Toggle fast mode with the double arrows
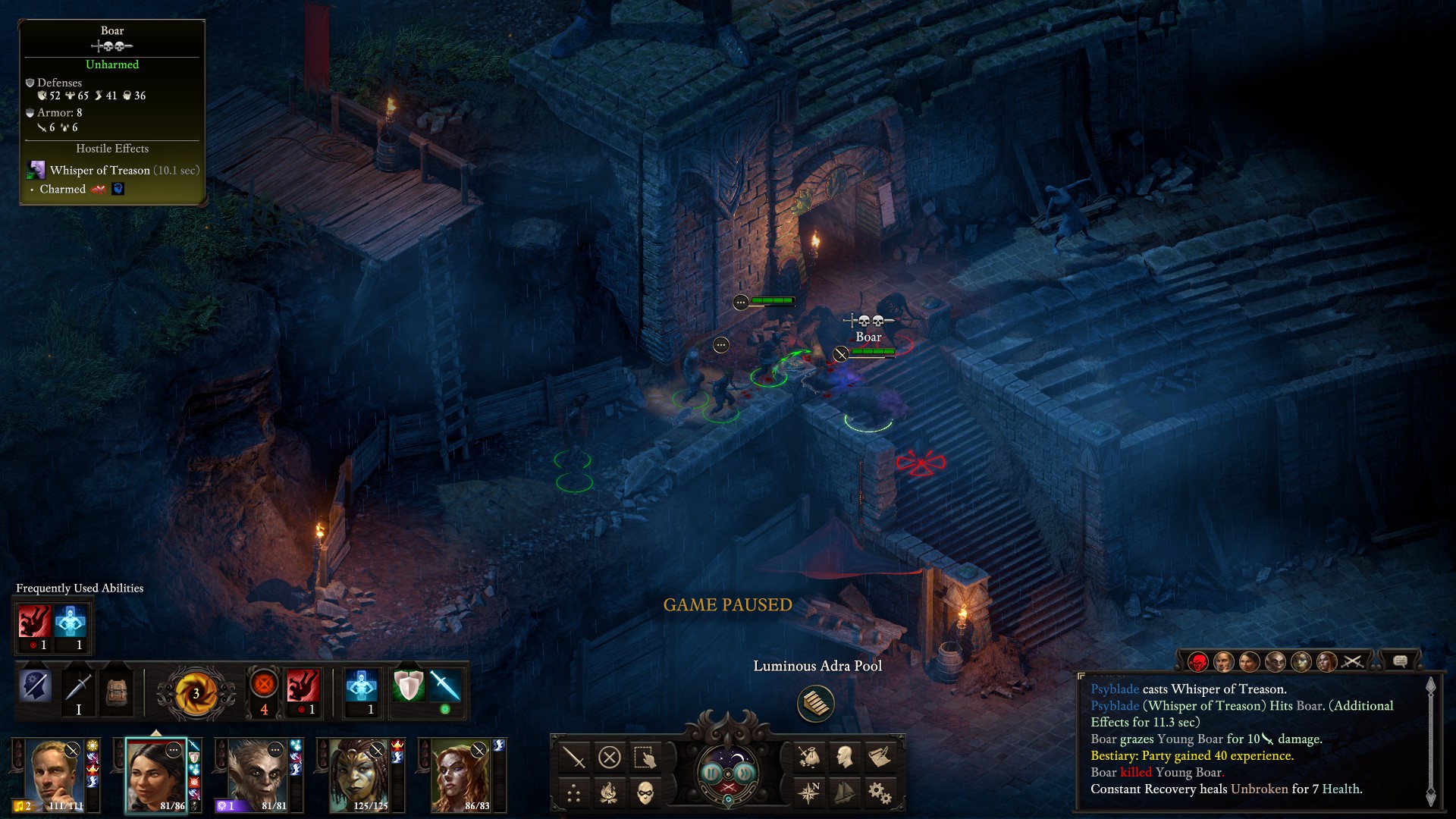Image resolution: width=1456 pixels, height=819 pixels. [745, 773]
